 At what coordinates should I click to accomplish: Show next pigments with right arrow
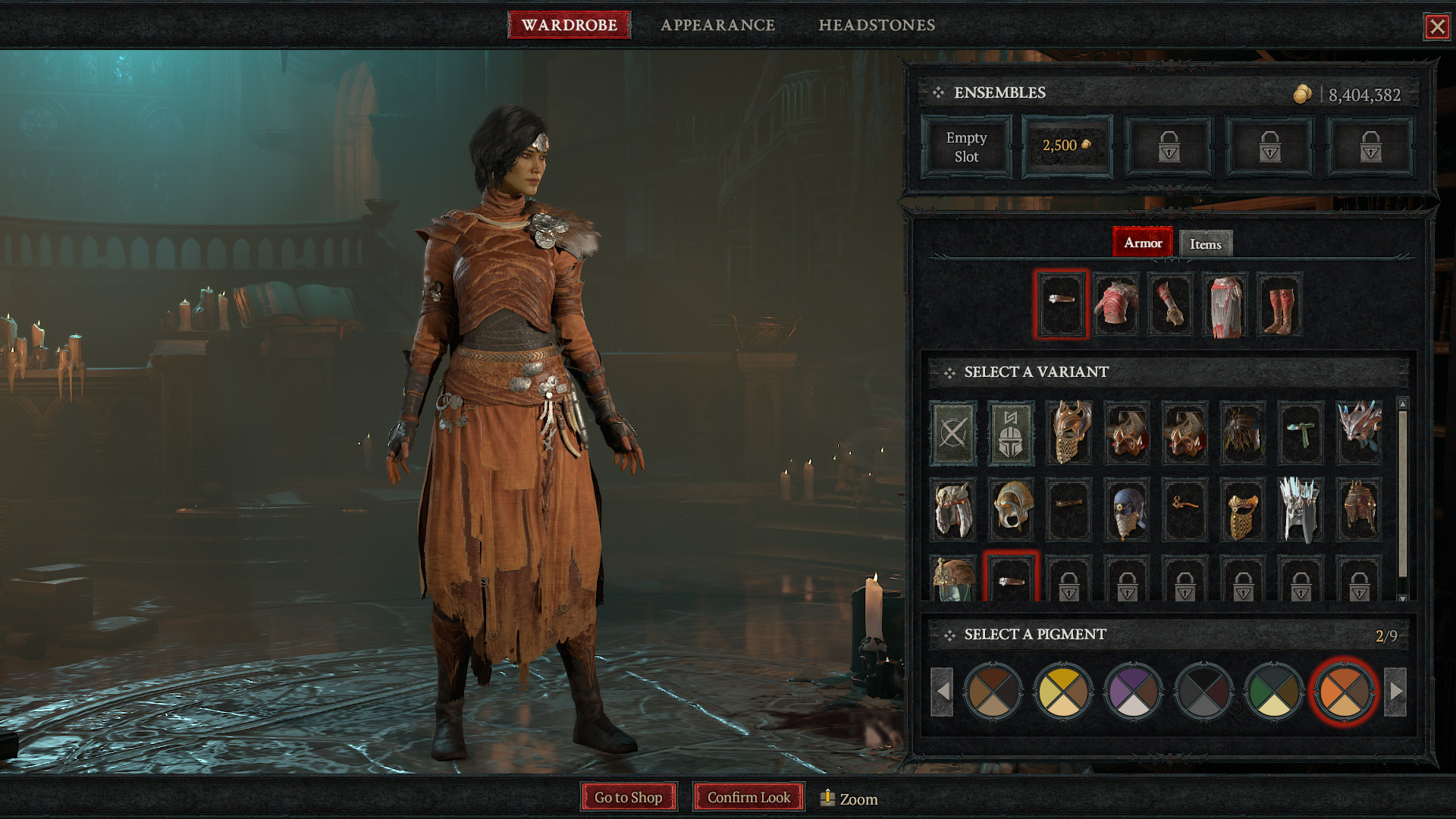1396,692
